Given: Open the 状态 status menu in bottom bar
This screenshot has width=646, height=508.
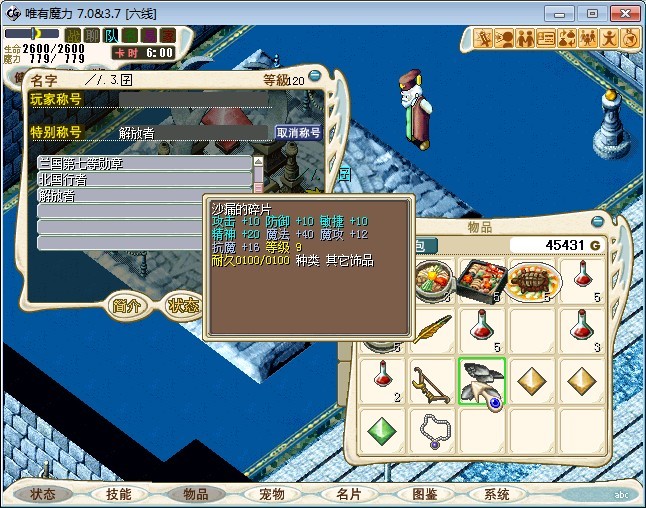Looking at the screenshot, I should tap(43, 494).
